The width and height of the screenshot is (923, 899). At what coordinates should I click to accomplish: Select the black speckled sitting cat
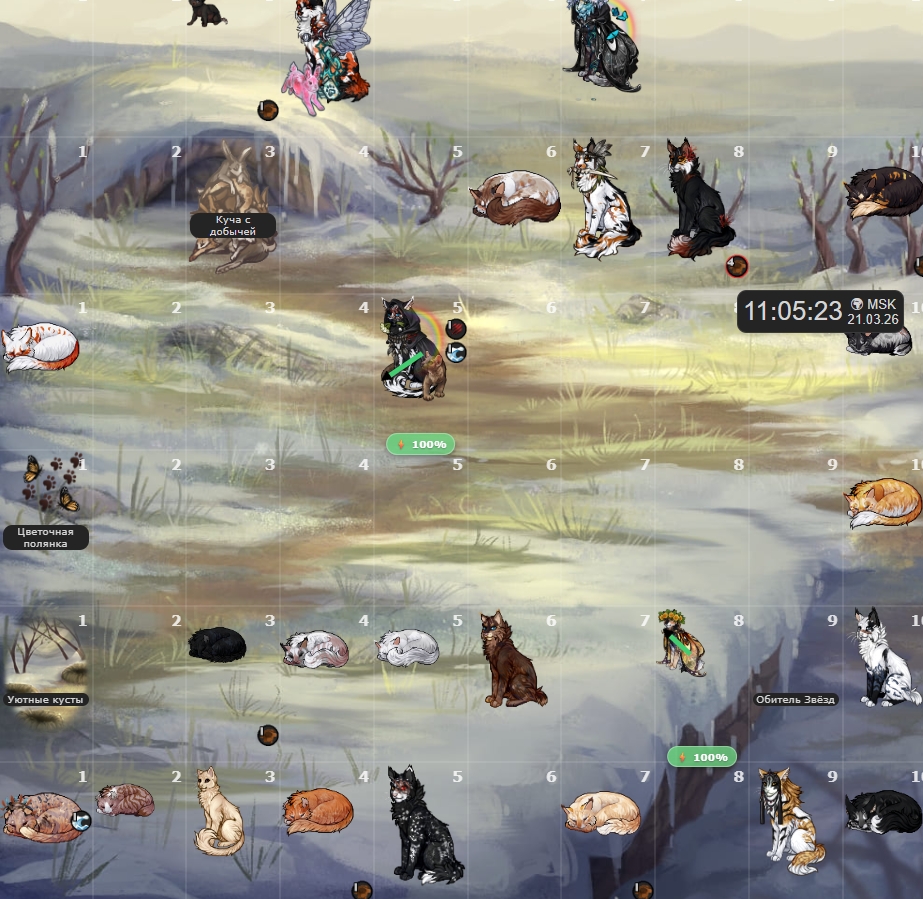tap(418, 825)
